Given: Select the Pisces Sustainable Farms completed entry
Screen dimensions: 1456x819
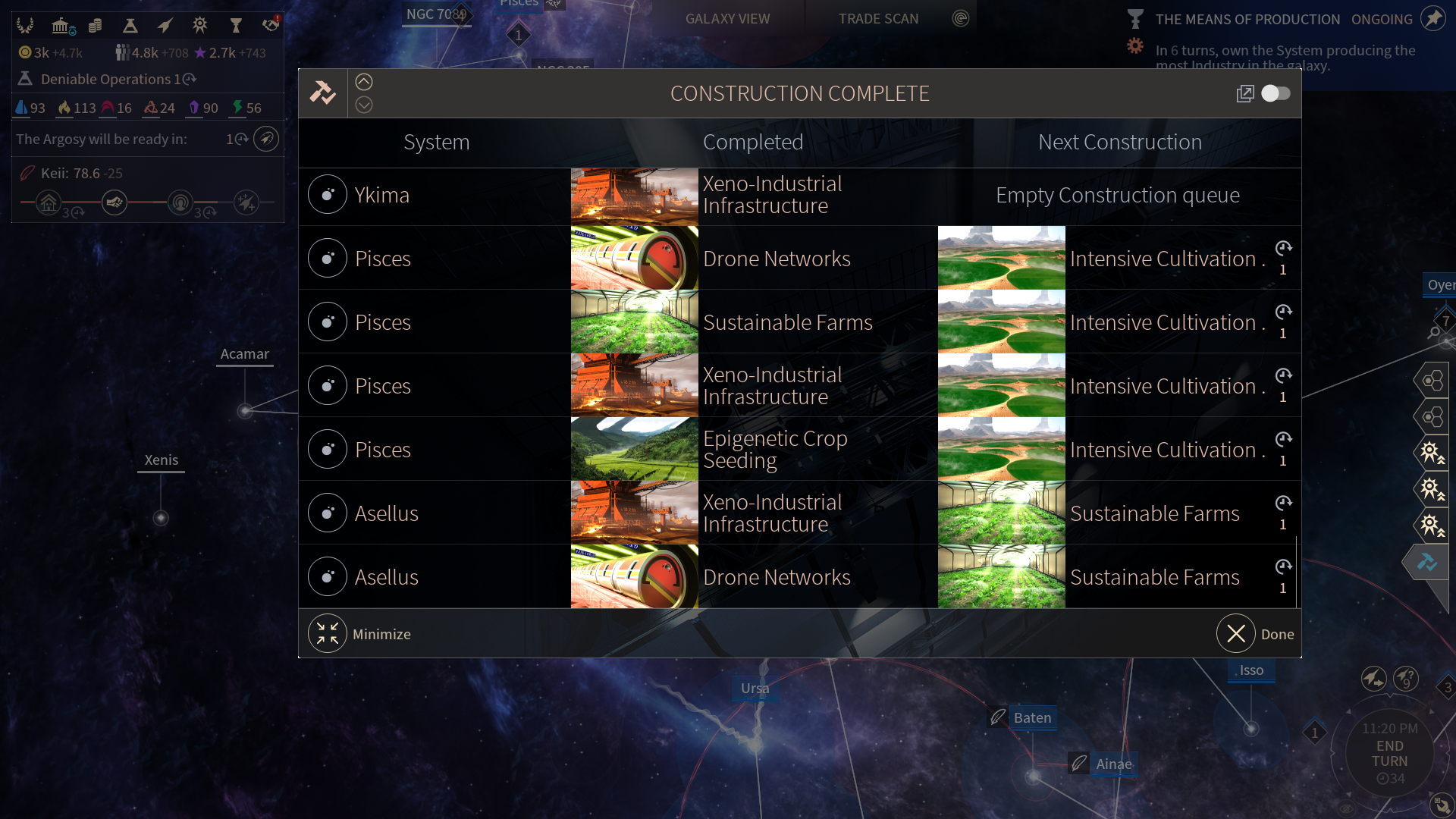Looking at the screenshot, I should point(787,322).
